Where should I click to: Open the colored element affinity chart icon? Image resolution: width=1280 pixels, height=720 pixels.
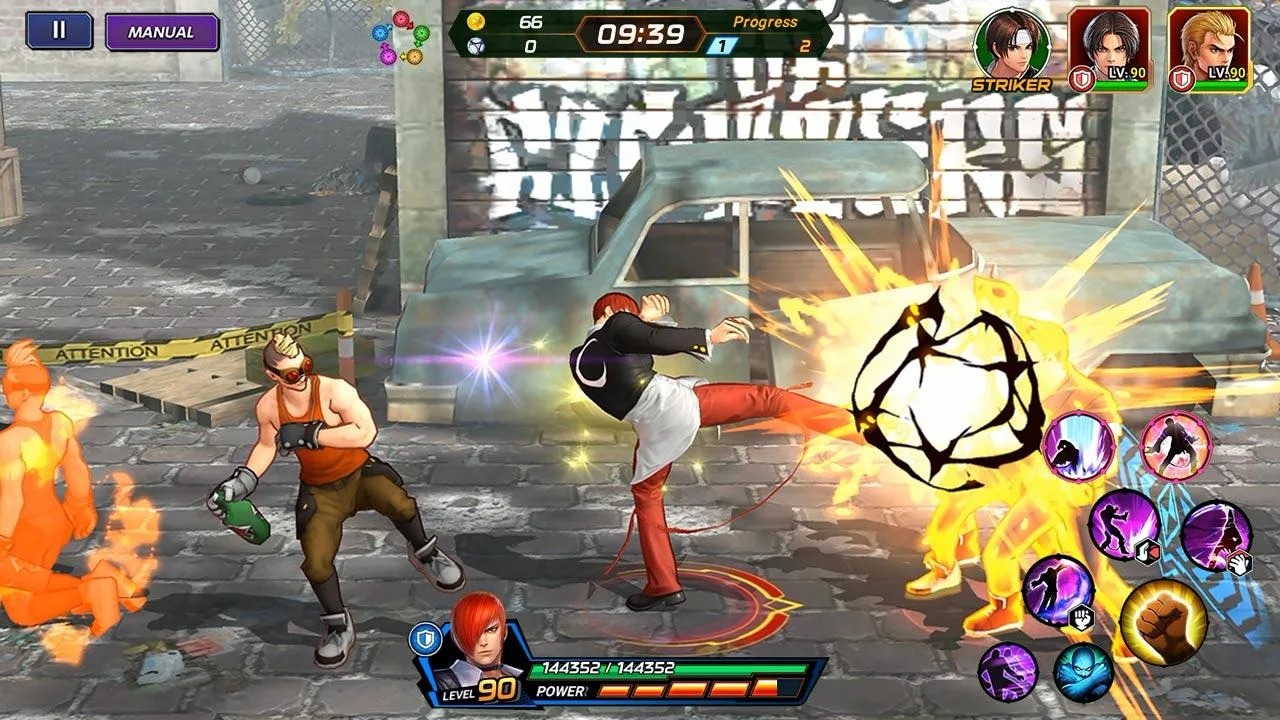400,38
